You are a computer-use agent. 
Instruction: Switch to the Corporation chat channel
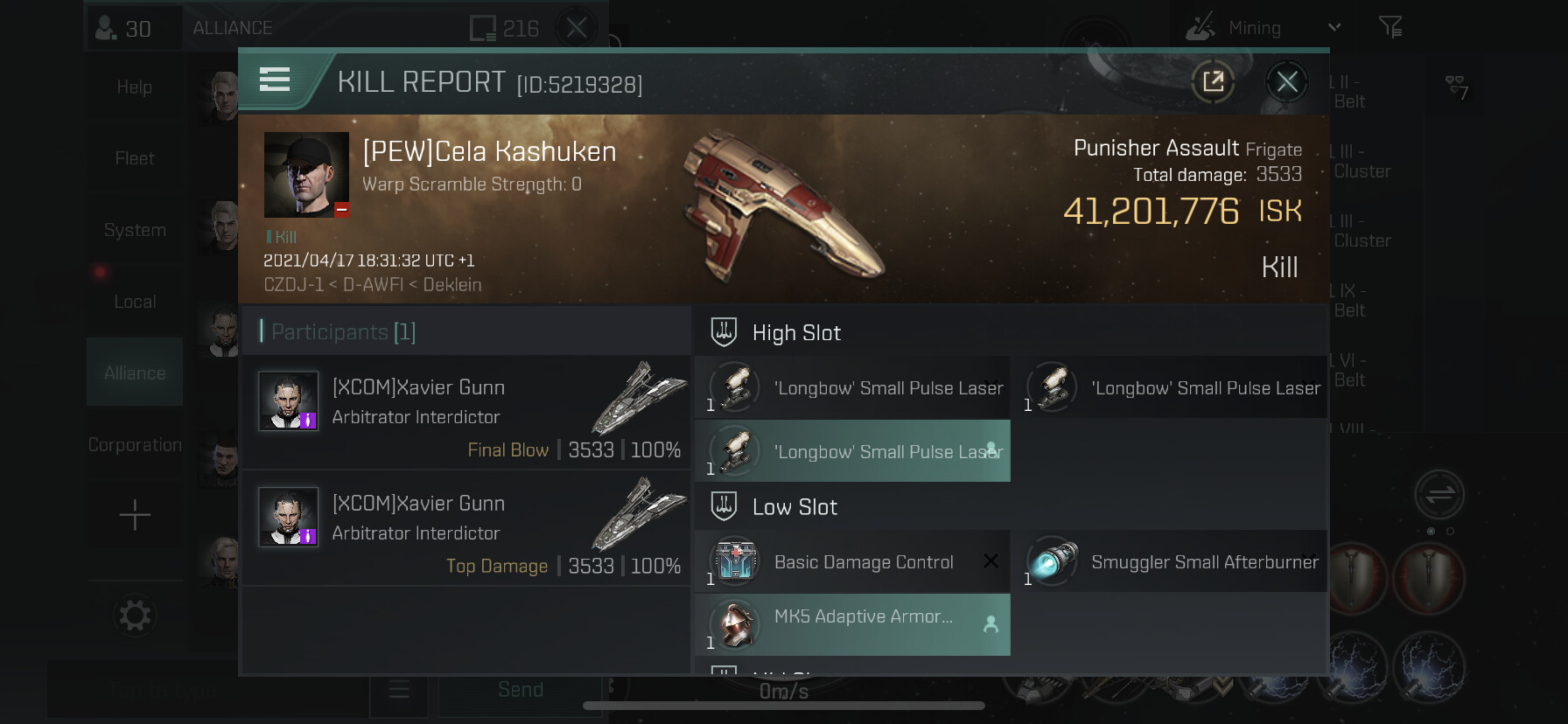[x=135, y=444]
